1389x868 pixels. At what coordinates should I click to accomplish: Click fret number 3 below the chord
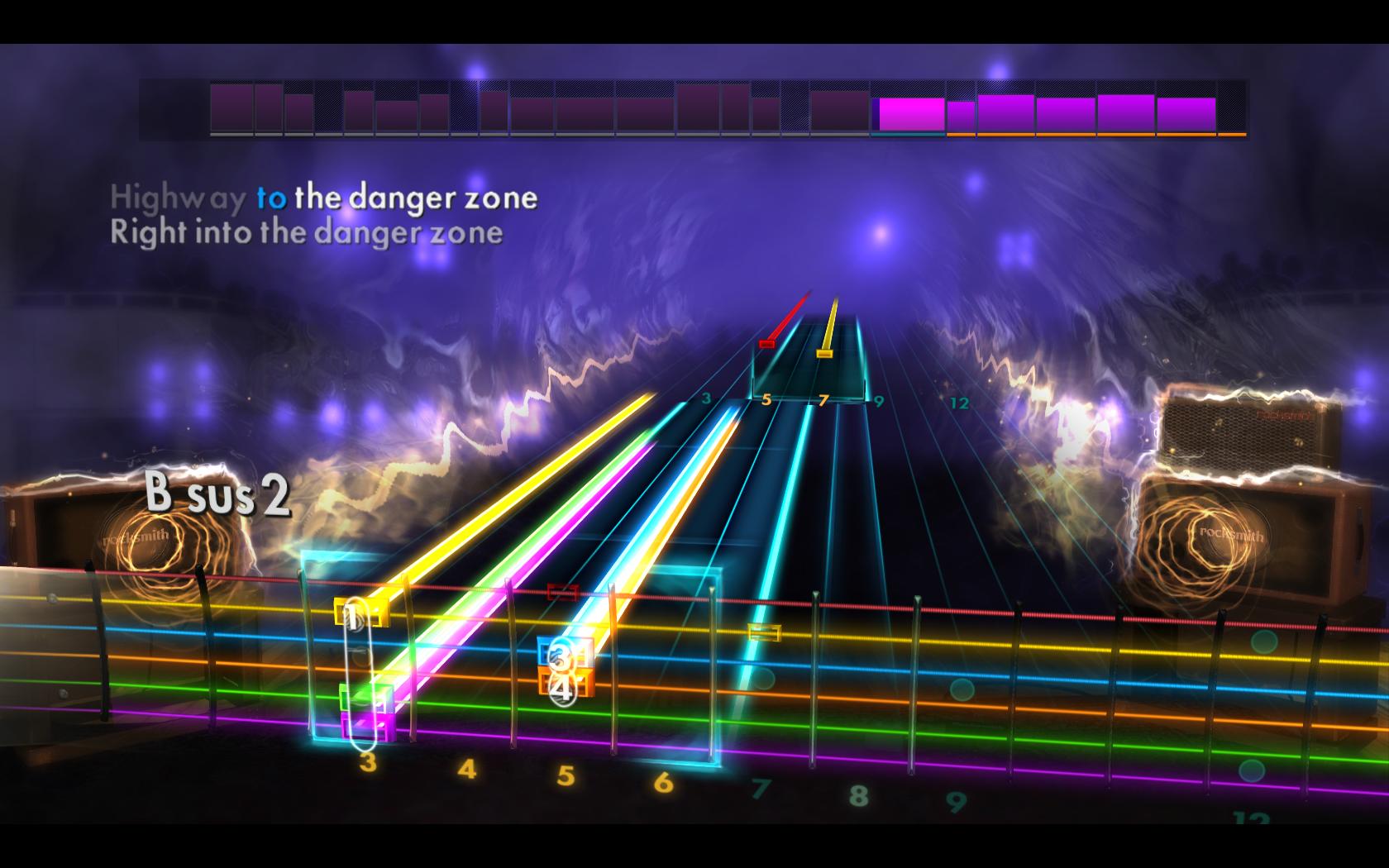pyautogui.click(x=369, y=762)
